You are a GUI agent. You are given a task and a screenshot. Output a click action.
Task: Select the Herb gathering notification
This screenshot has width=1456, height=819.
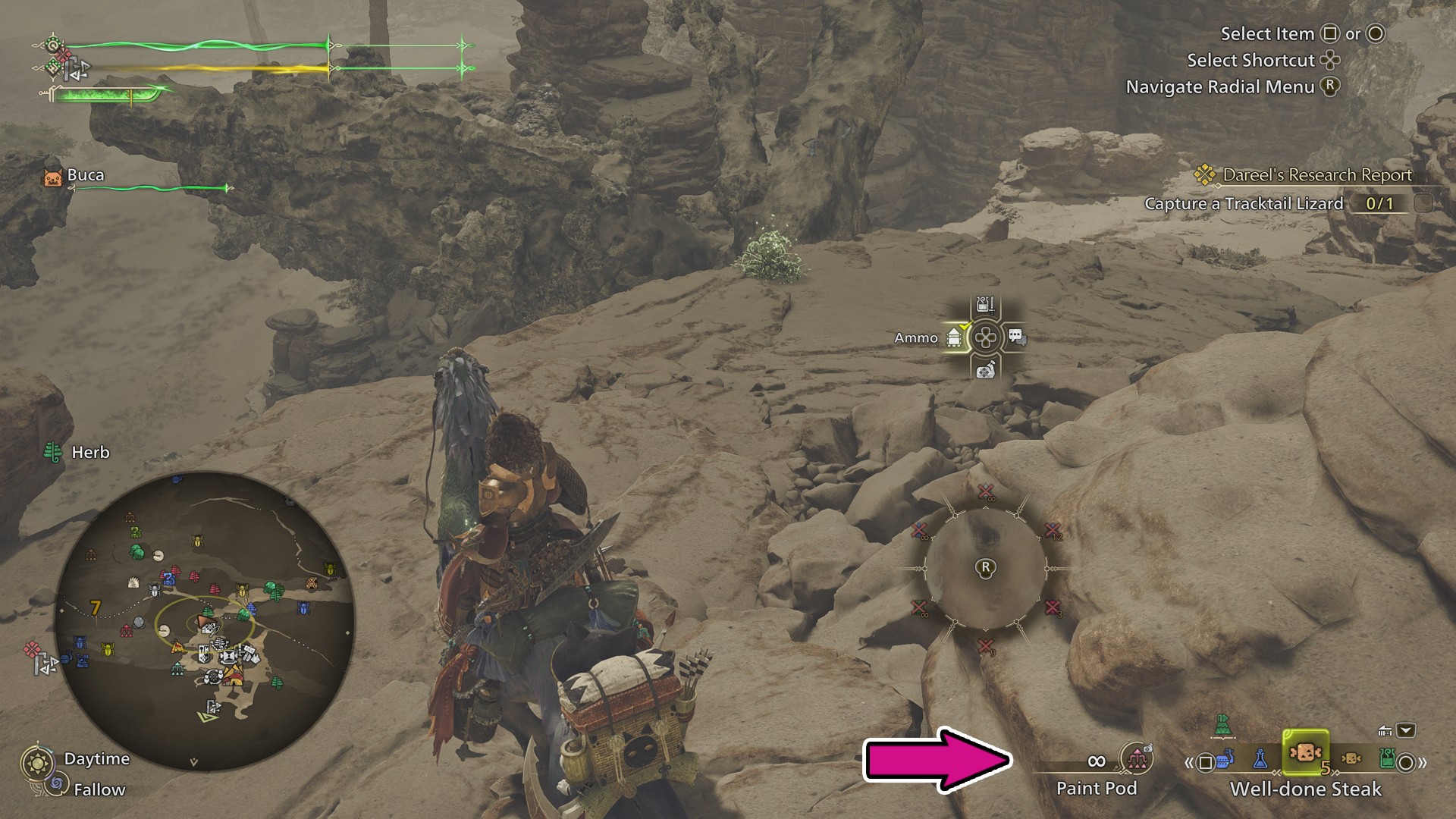77,453
